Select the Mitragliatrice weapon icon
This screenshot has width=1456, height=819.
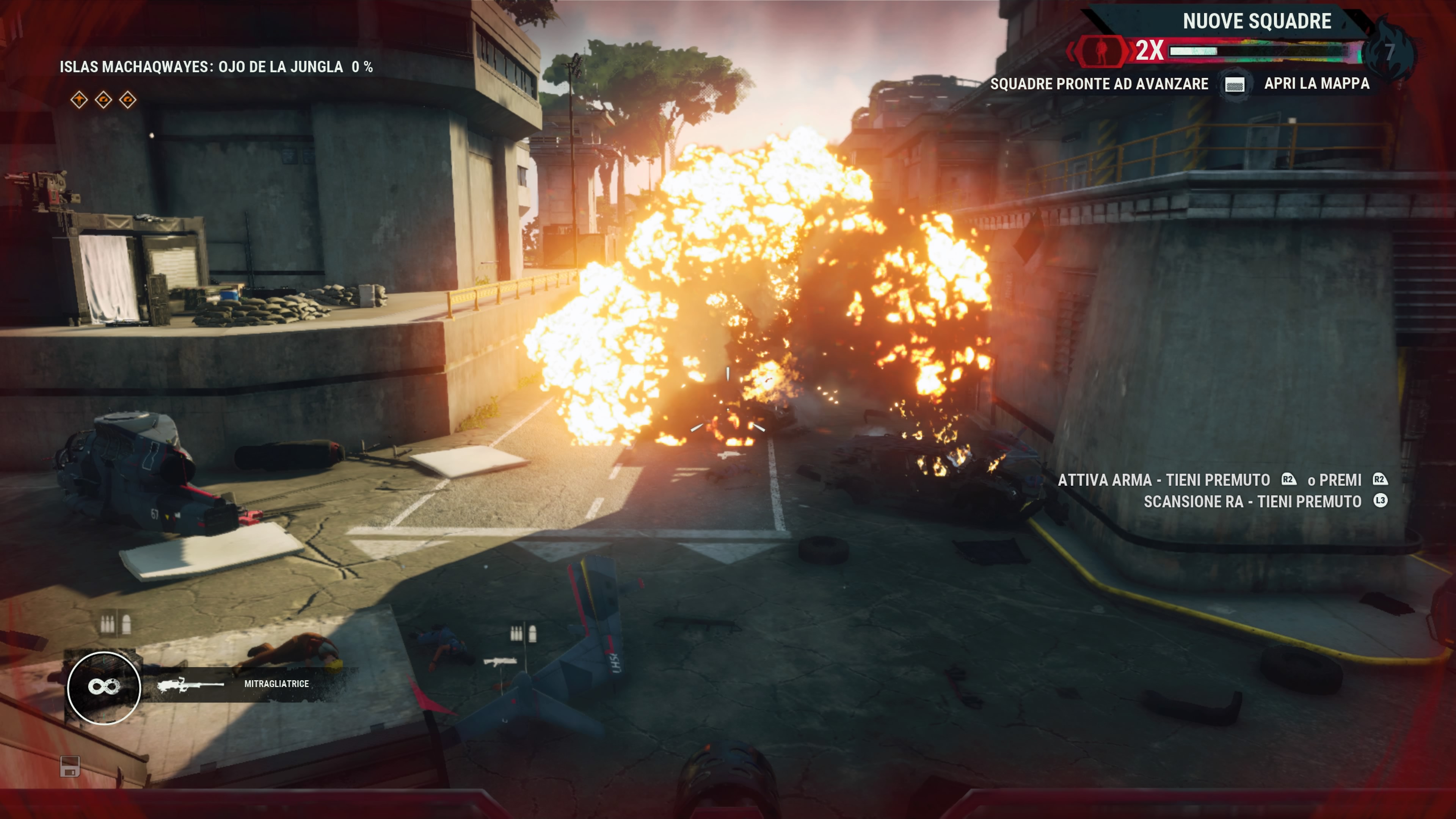coord(190,685)
